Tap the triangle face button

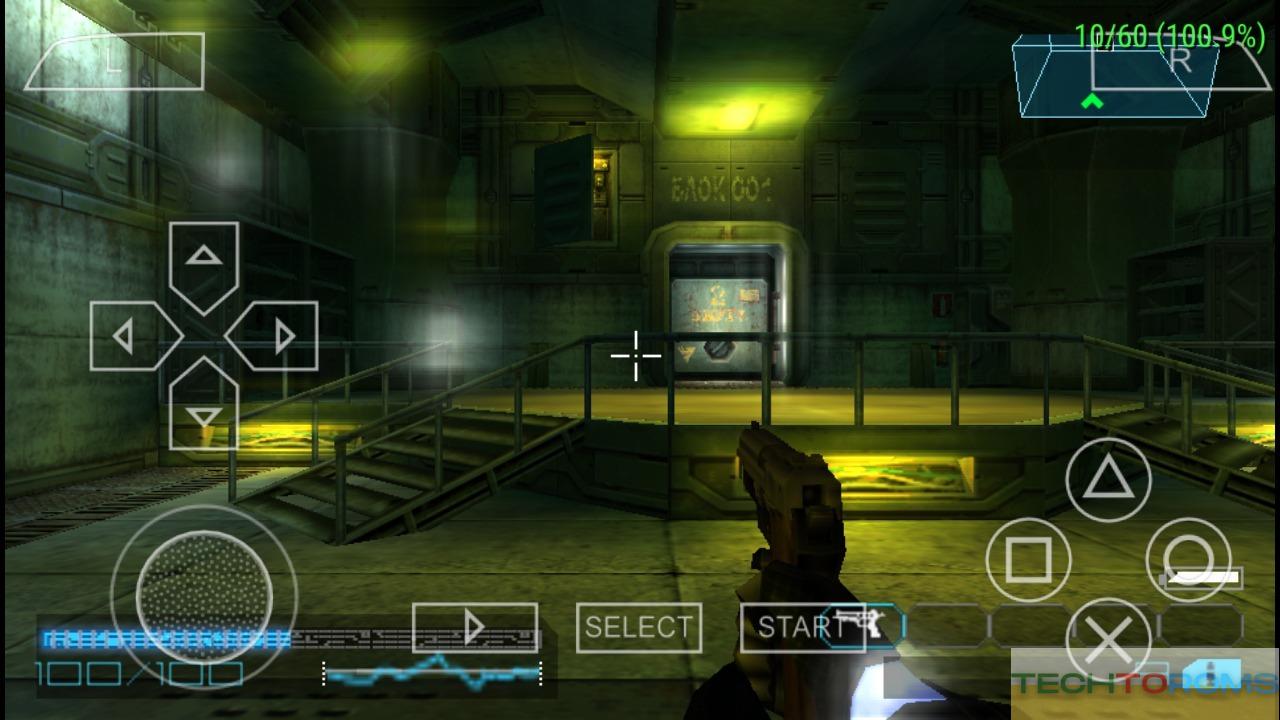pyautogui.click(x=1108, y=480)
